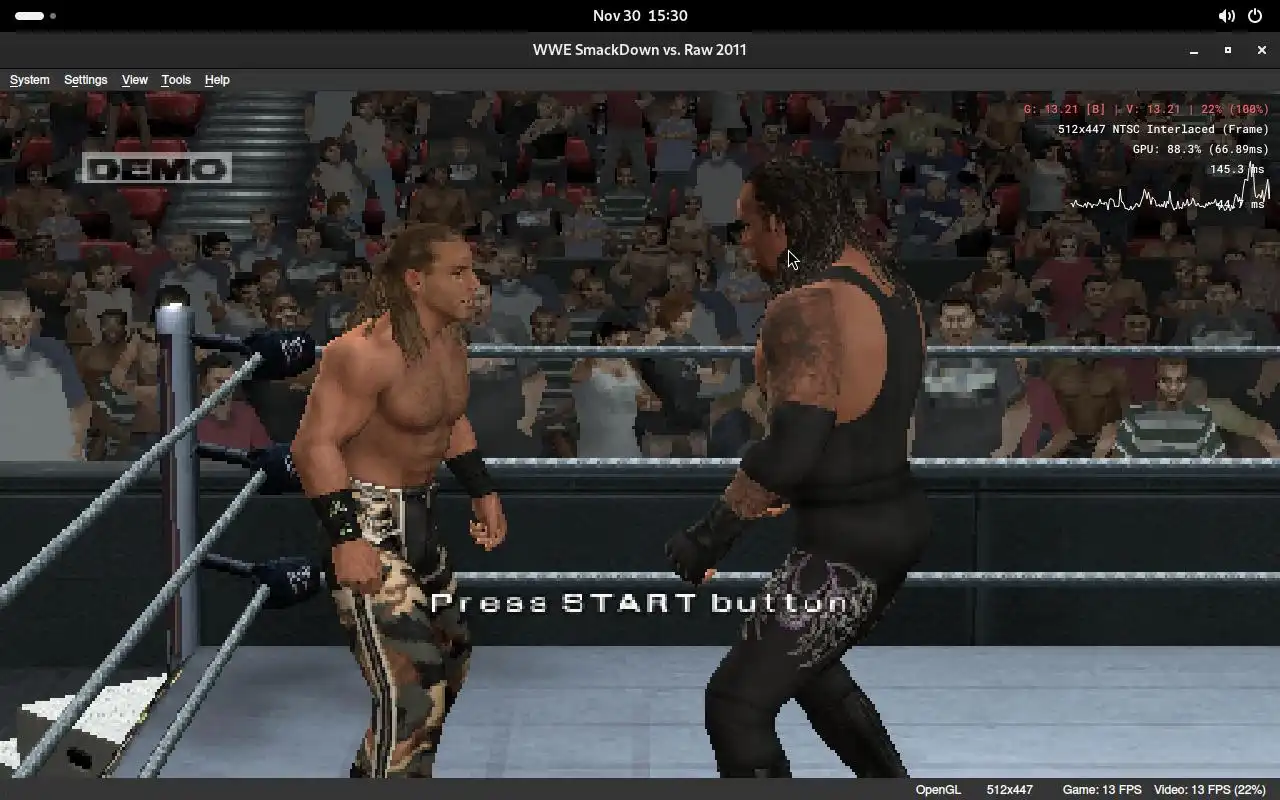Screen dimensions: 1280x800
Task: Close the WWE SmackDown vs. Raw window
Action: tap(1261, 50)
